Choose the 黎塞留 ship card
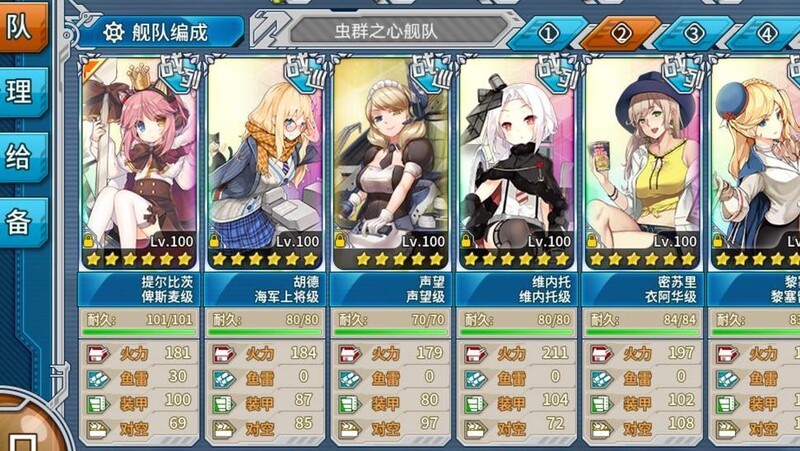Viewport: 800px width, 451px height. tap(758, 160)
